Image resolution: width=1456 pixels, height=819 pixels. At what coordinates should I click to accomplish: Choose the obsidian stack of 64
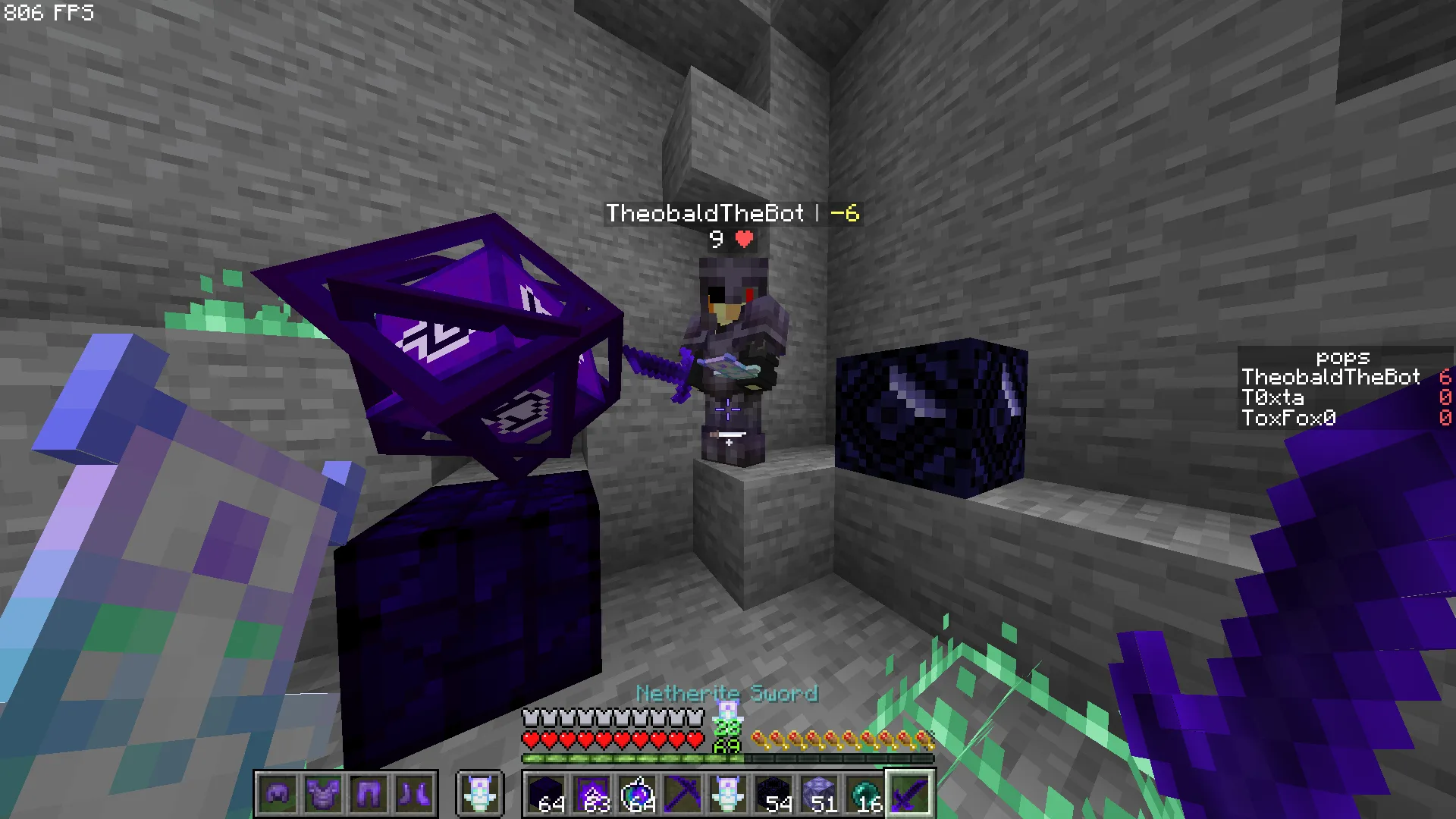click(546, 794)
